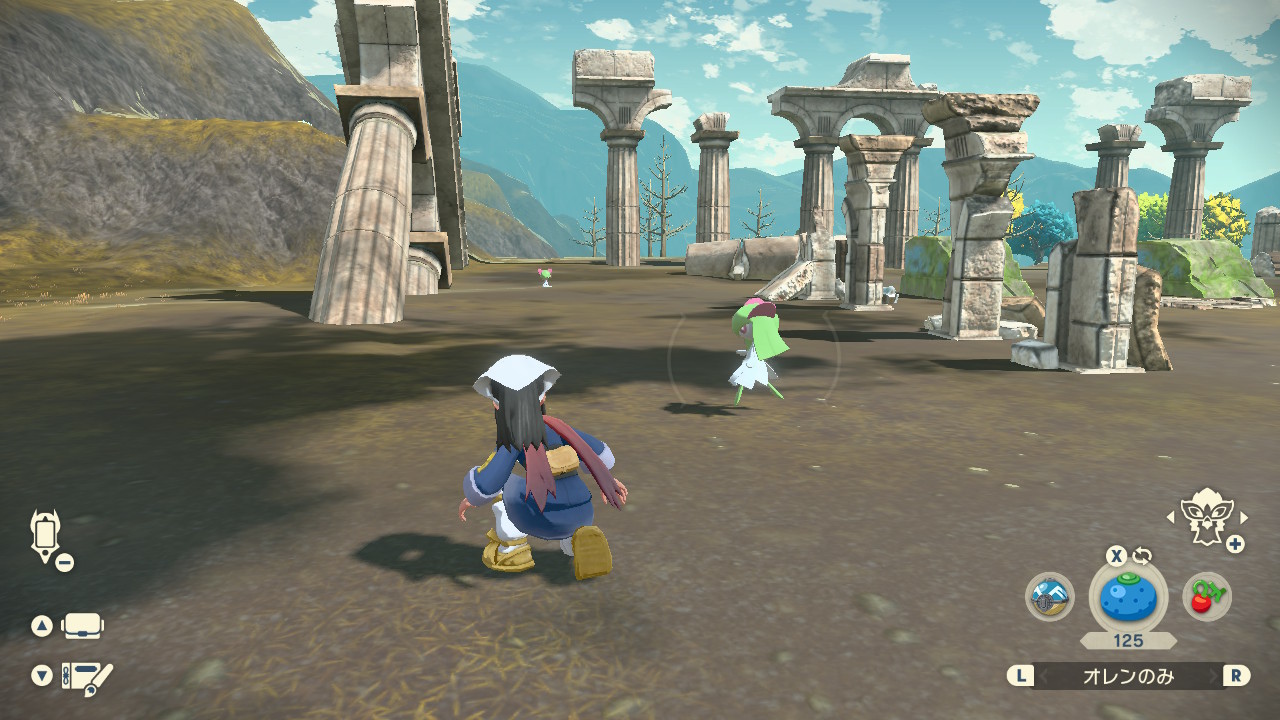
Task: Switch to previous mount with left arrow
Action: point(1171,517)
